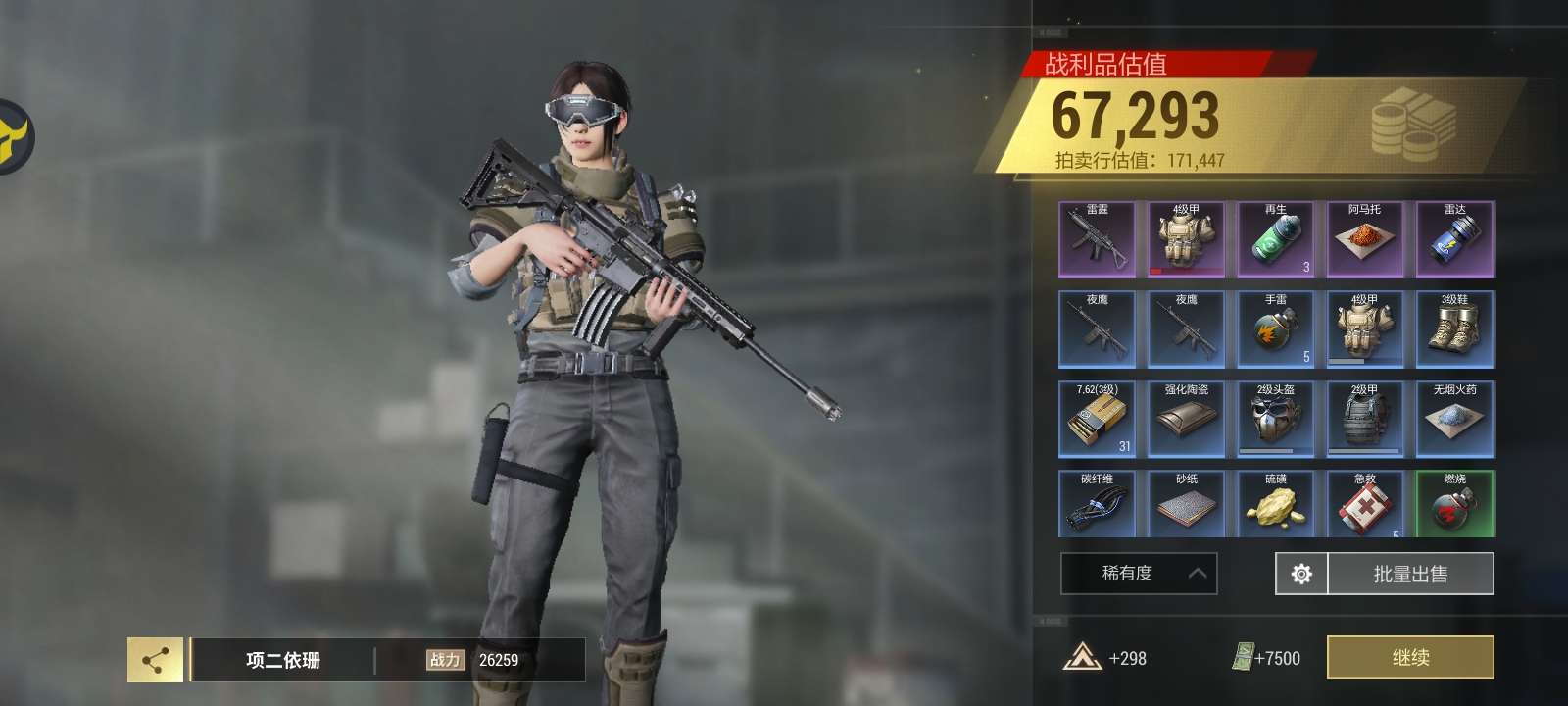Select the 雷霆 weapon slot
Image resolution: width=1568 pixels, height=706 pixels.
pyautogui.click(x=1098, y=240)
